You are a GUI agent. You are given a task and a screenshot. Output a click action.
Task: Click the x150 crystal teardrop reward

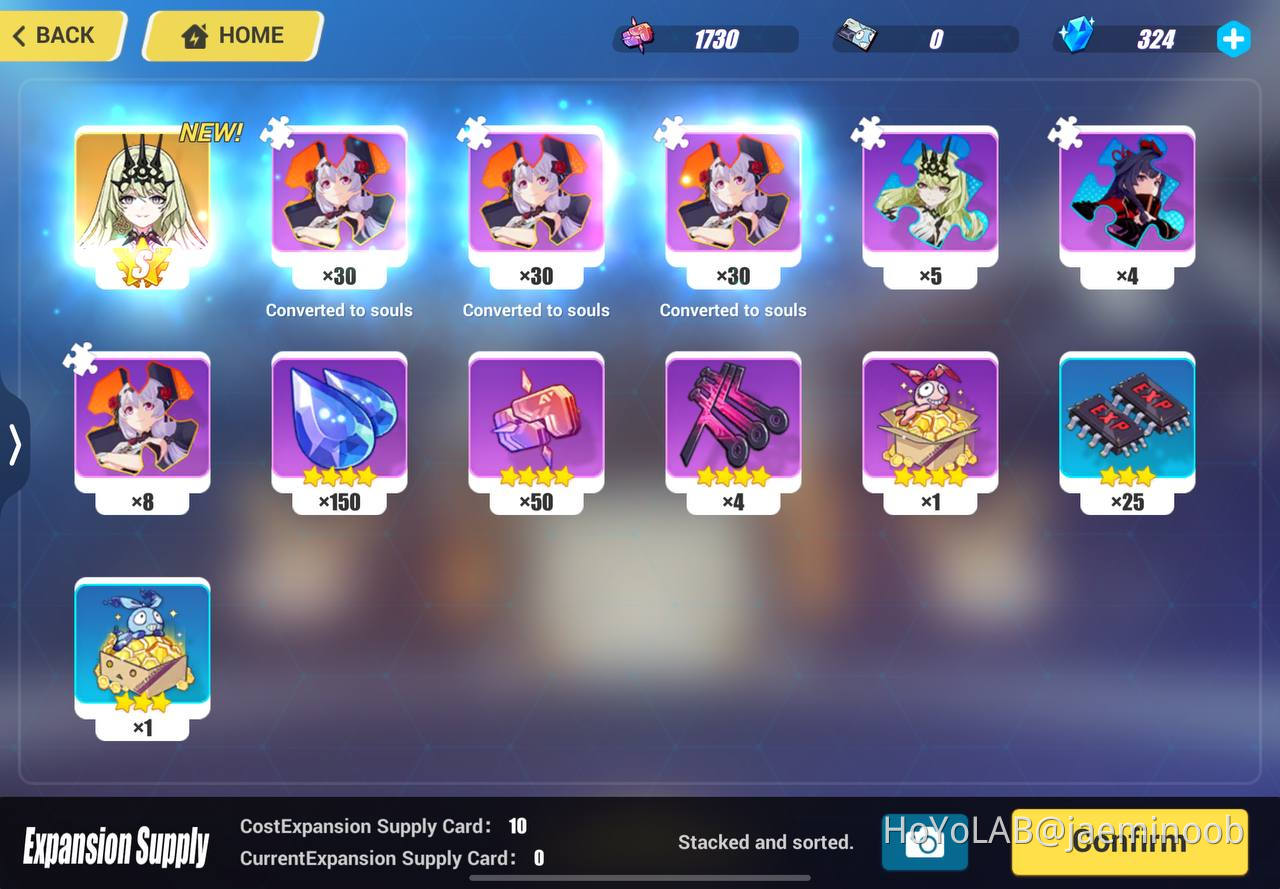coord(339,425)
